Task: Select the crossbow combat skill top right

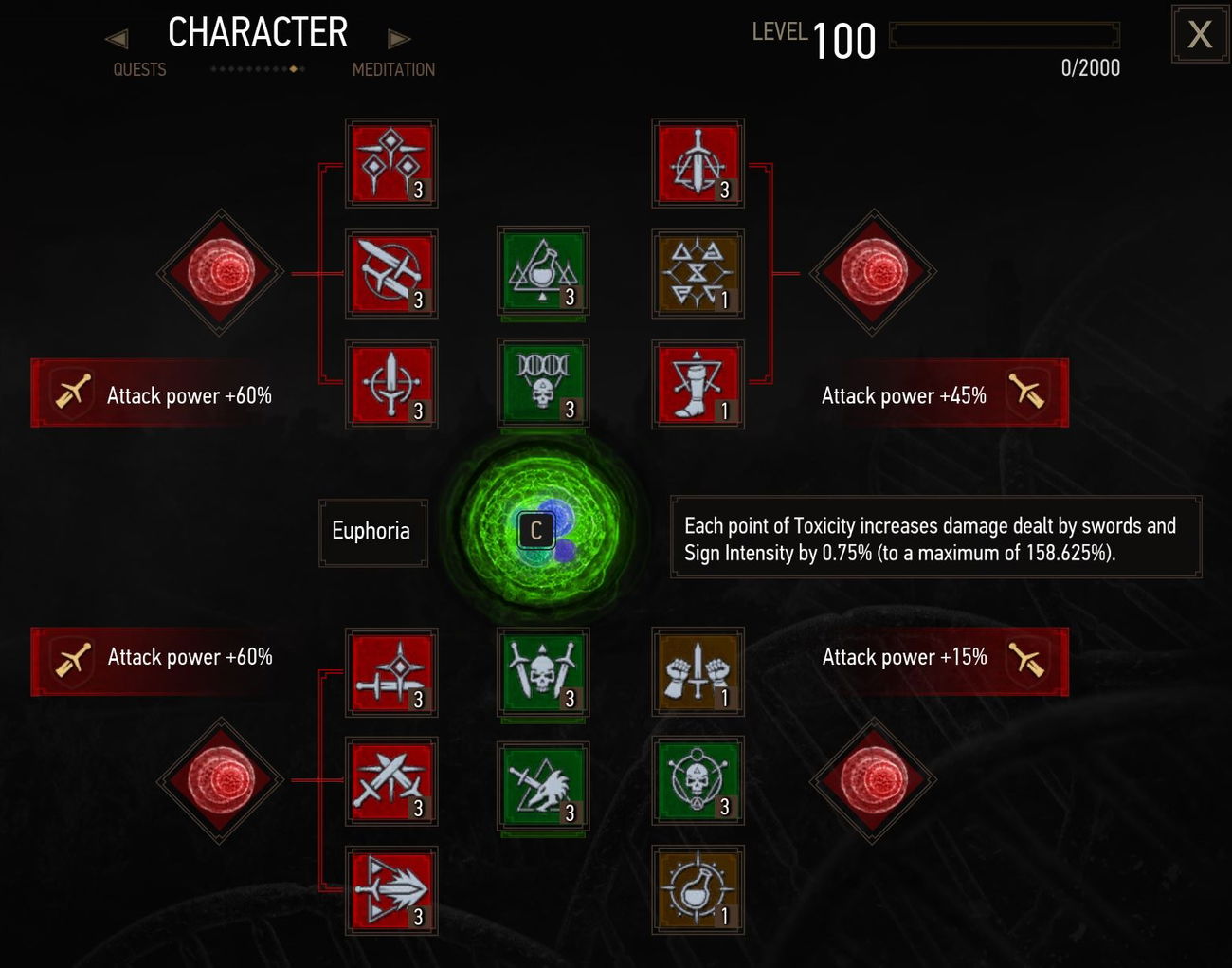Action: pyautogui.click(x=698, y=164)
